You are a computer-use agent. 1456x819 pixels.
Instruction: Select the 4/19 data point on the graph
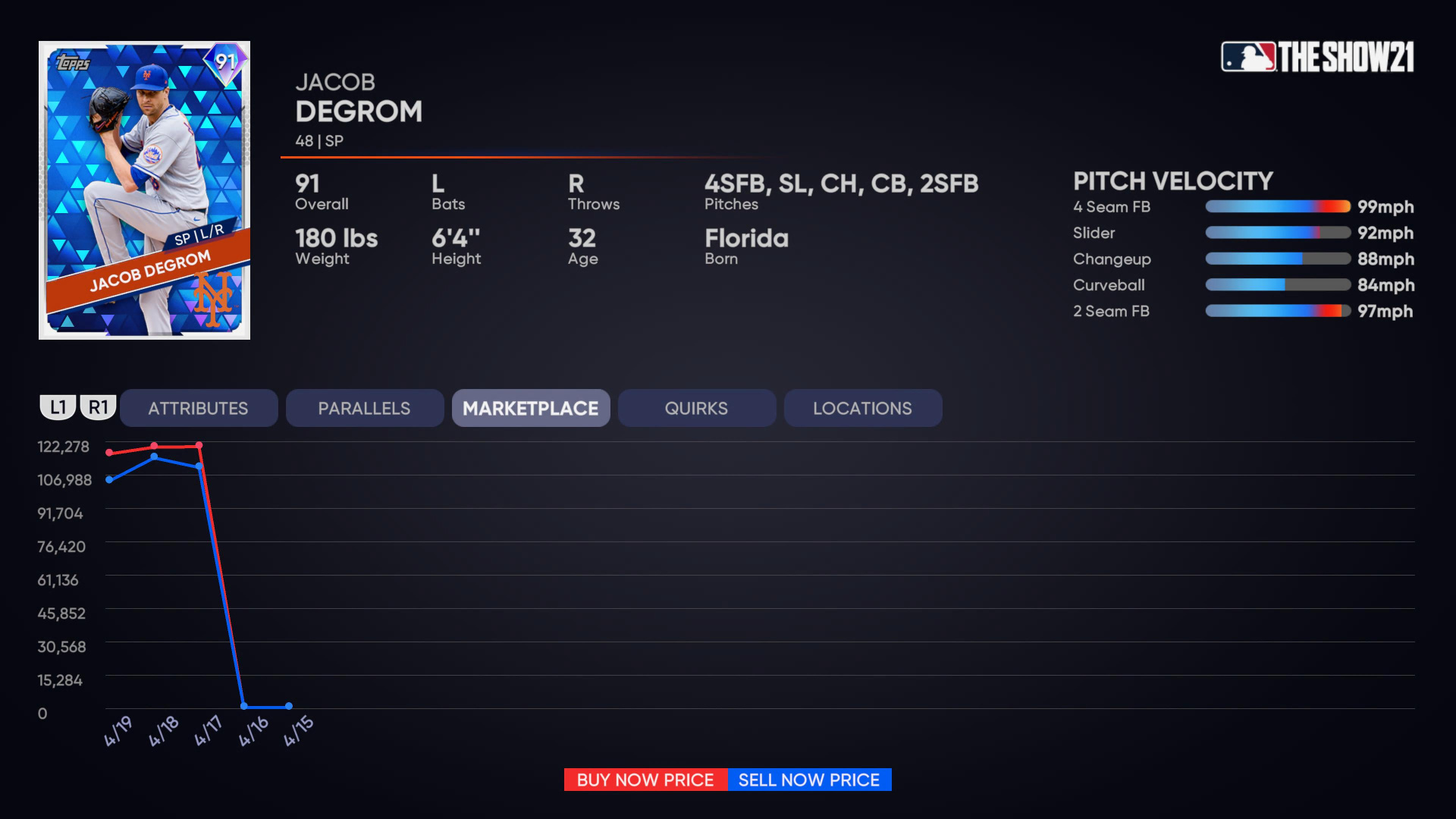coord(109,453)
